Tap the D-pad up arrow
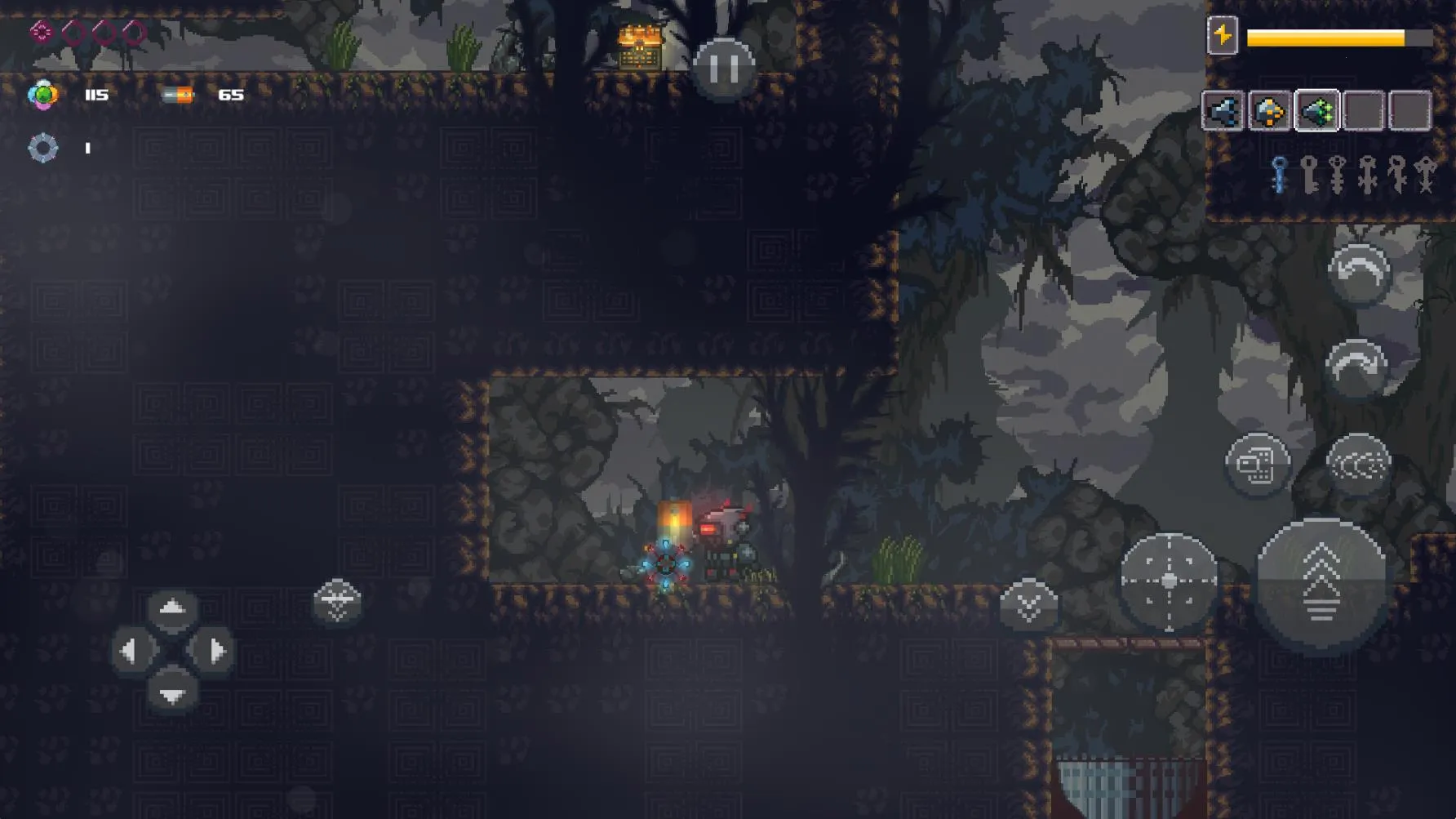Viewport: 1456px width, 819px height. tap(171, 609)
